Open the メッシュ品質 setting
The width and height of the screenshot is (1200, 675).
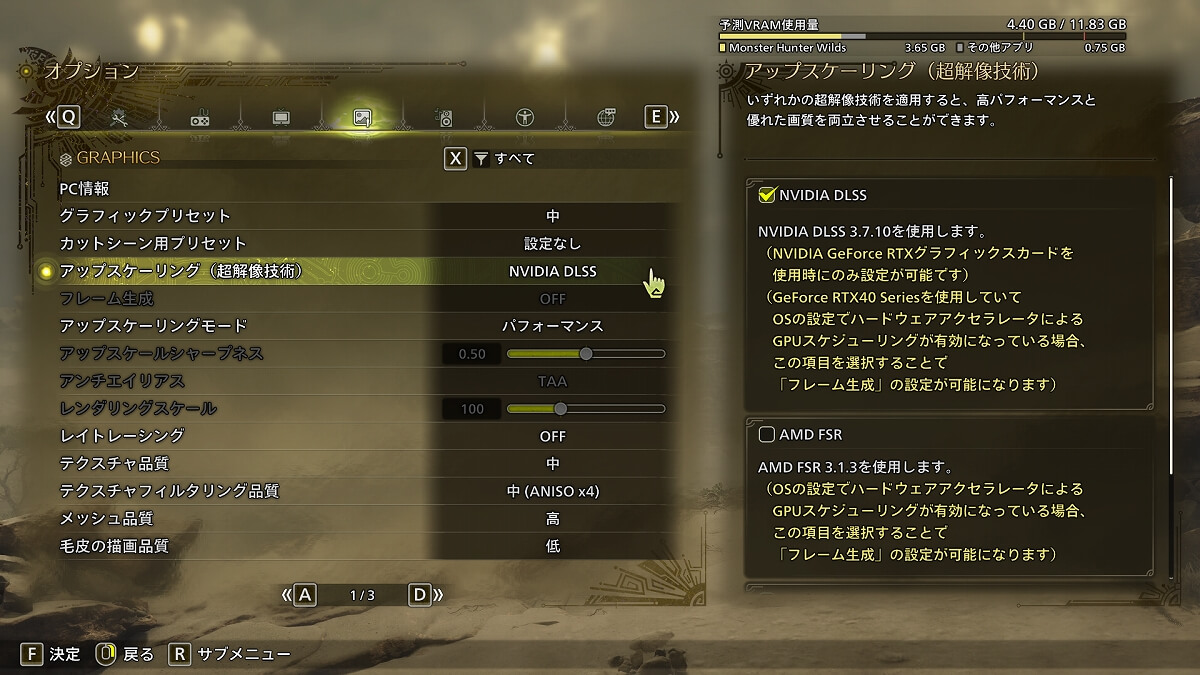coord(553,519)
